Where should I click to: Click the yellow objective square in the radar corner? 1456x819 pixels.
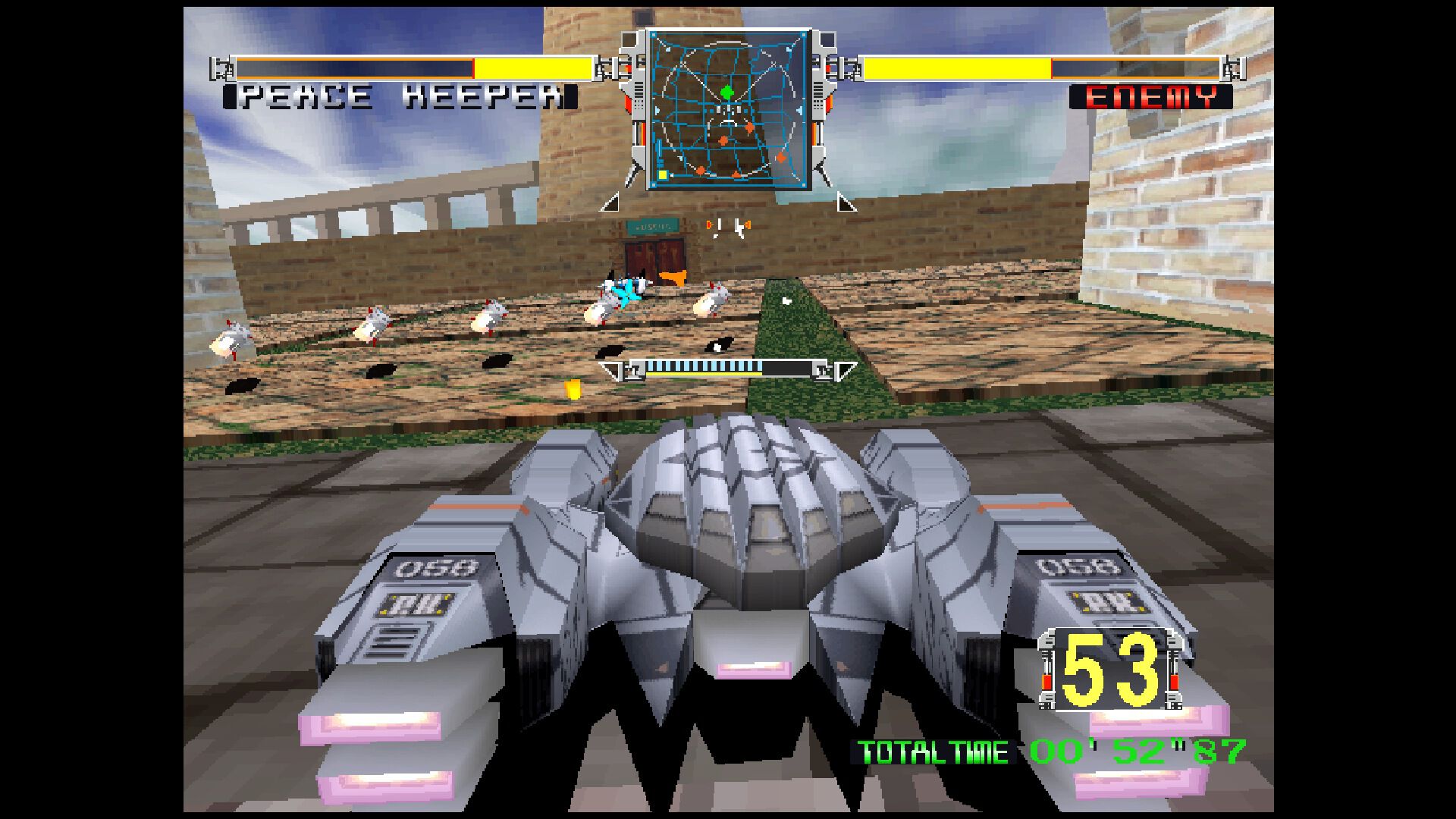662,174
